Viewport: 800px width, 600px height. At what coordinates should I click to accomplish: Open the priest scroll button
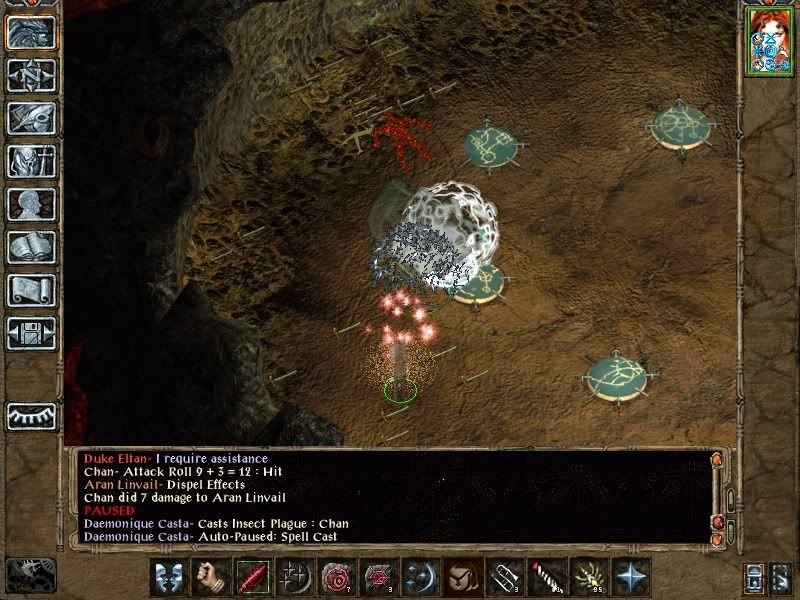pos(31,291)
